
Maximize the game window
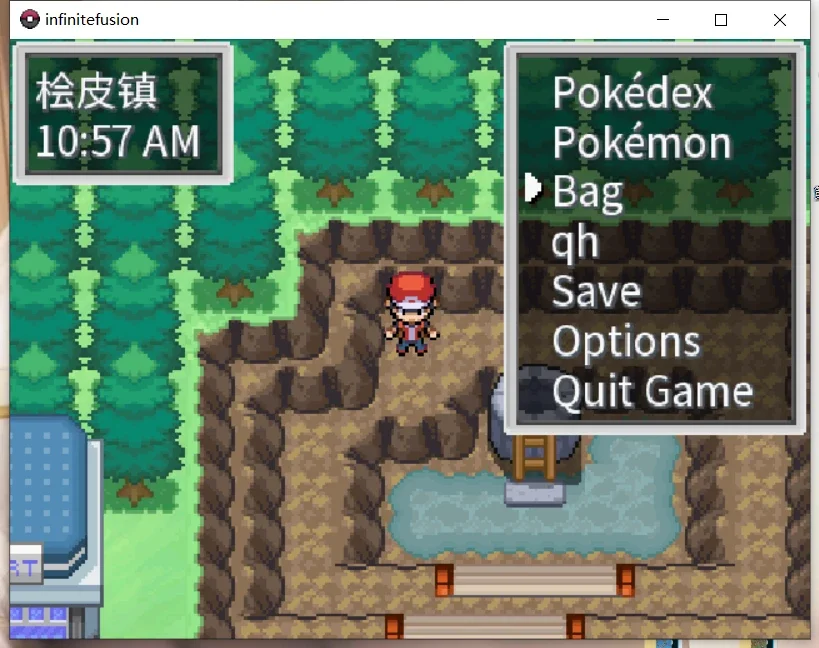click(721, 19)
